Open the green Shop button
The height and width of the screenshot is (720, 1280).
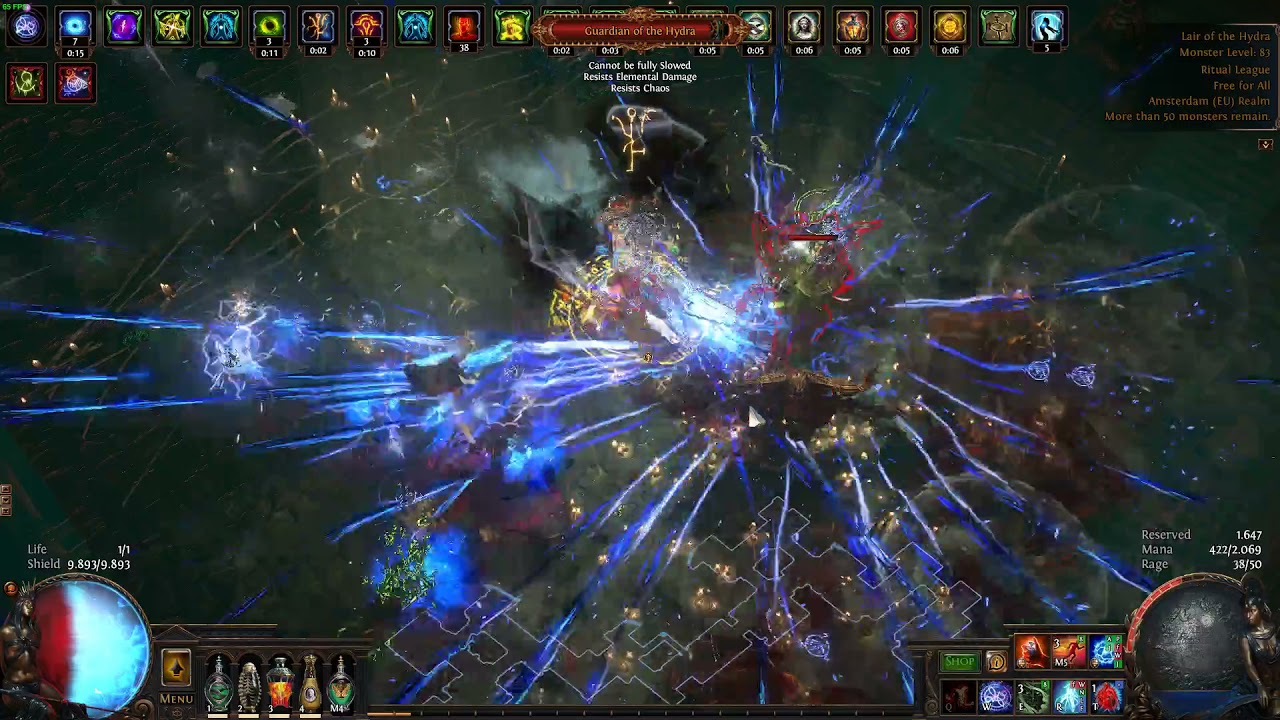(959, 662)
